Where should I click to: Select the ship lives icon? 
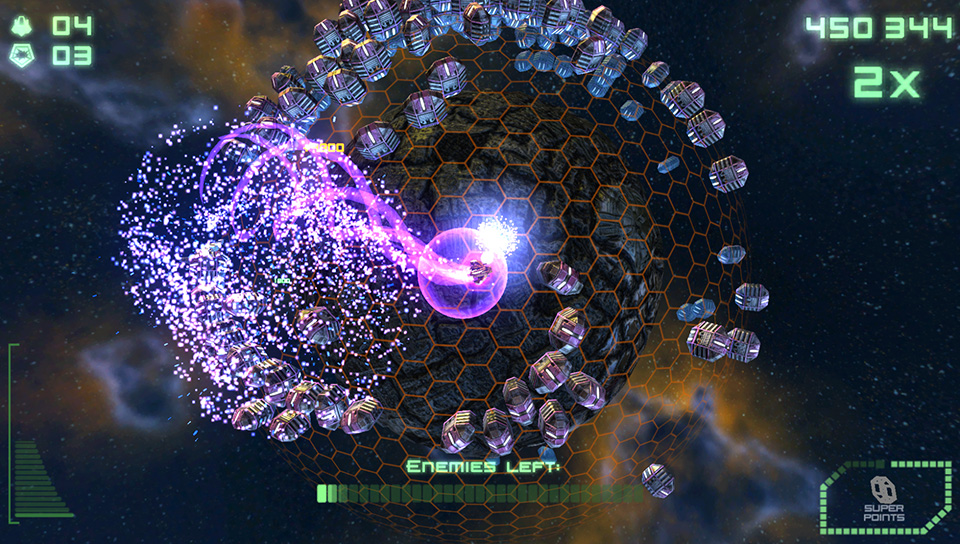(22, 26)
